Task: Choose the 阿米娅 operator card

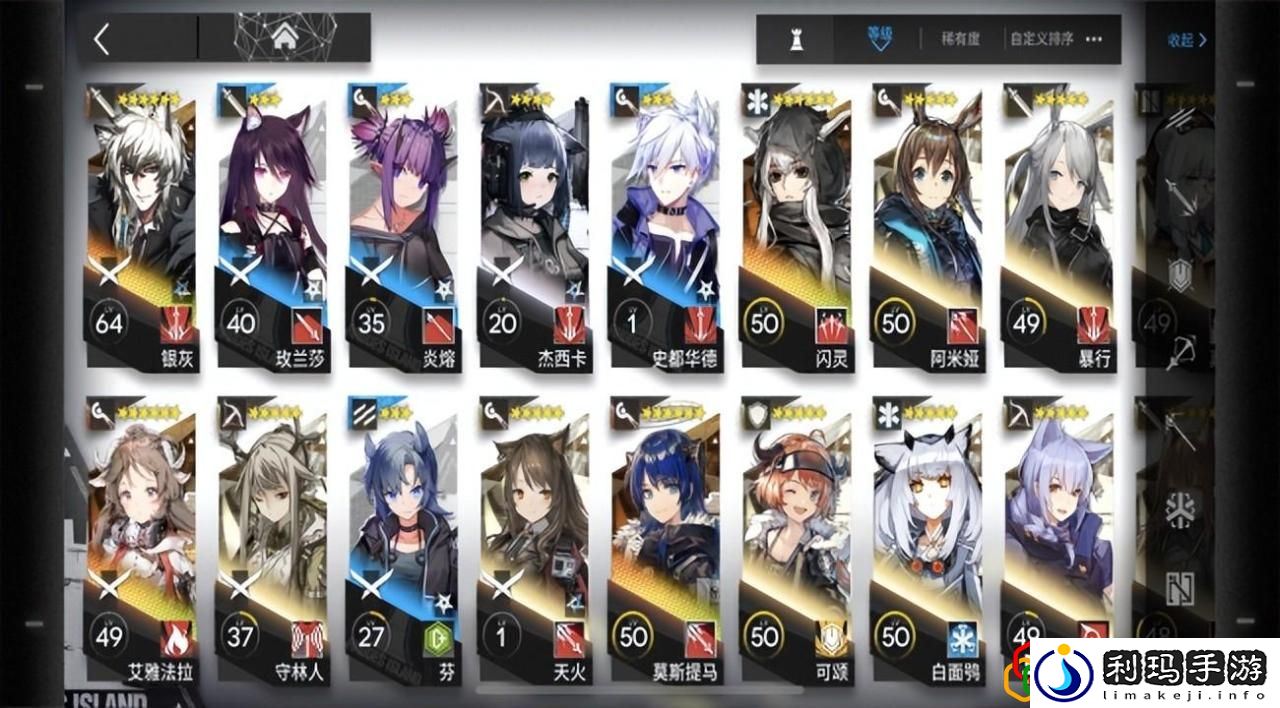Action: [926, 230]
